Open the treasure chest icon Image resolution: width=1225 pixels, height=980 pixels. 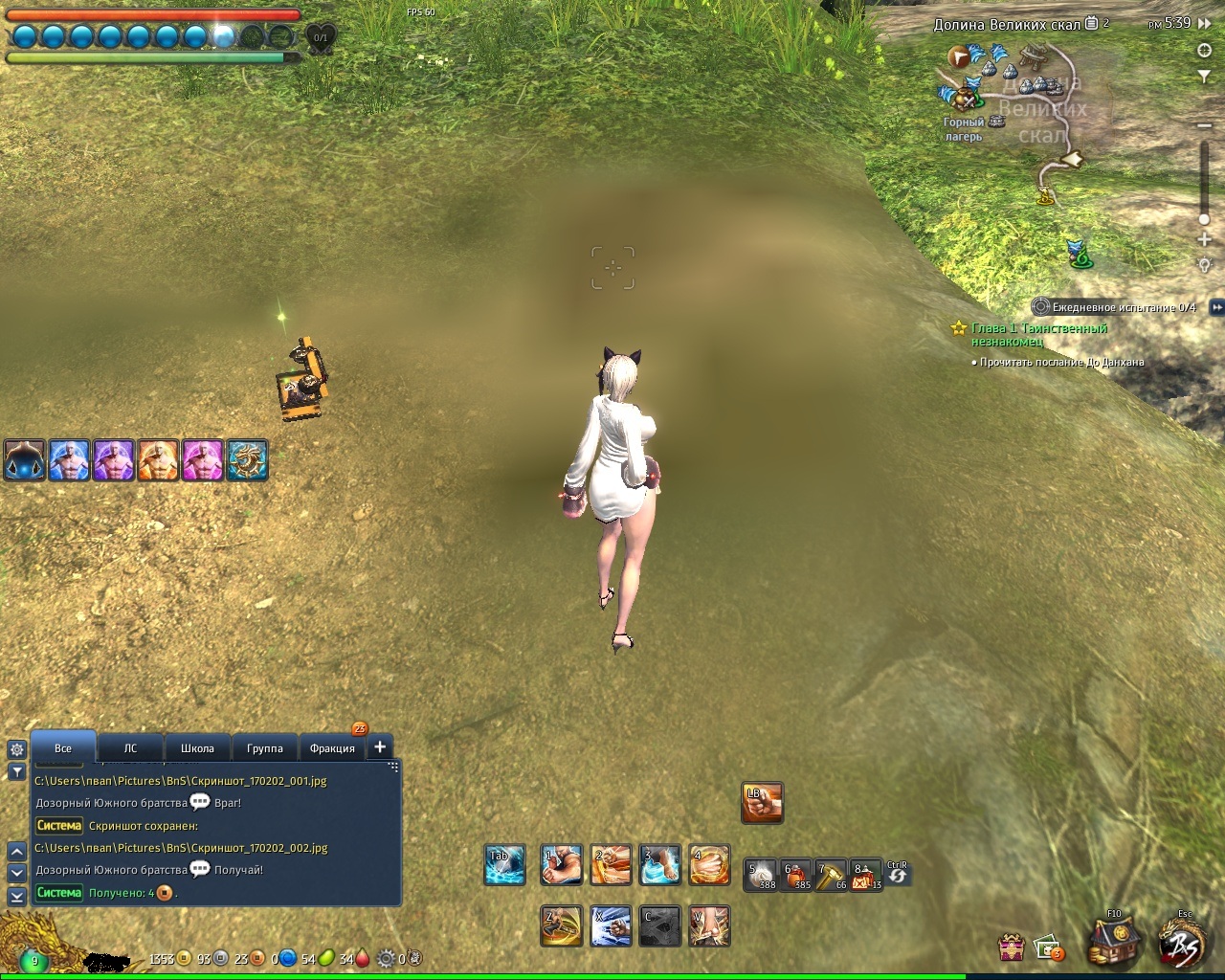[x=1012, y=947]
